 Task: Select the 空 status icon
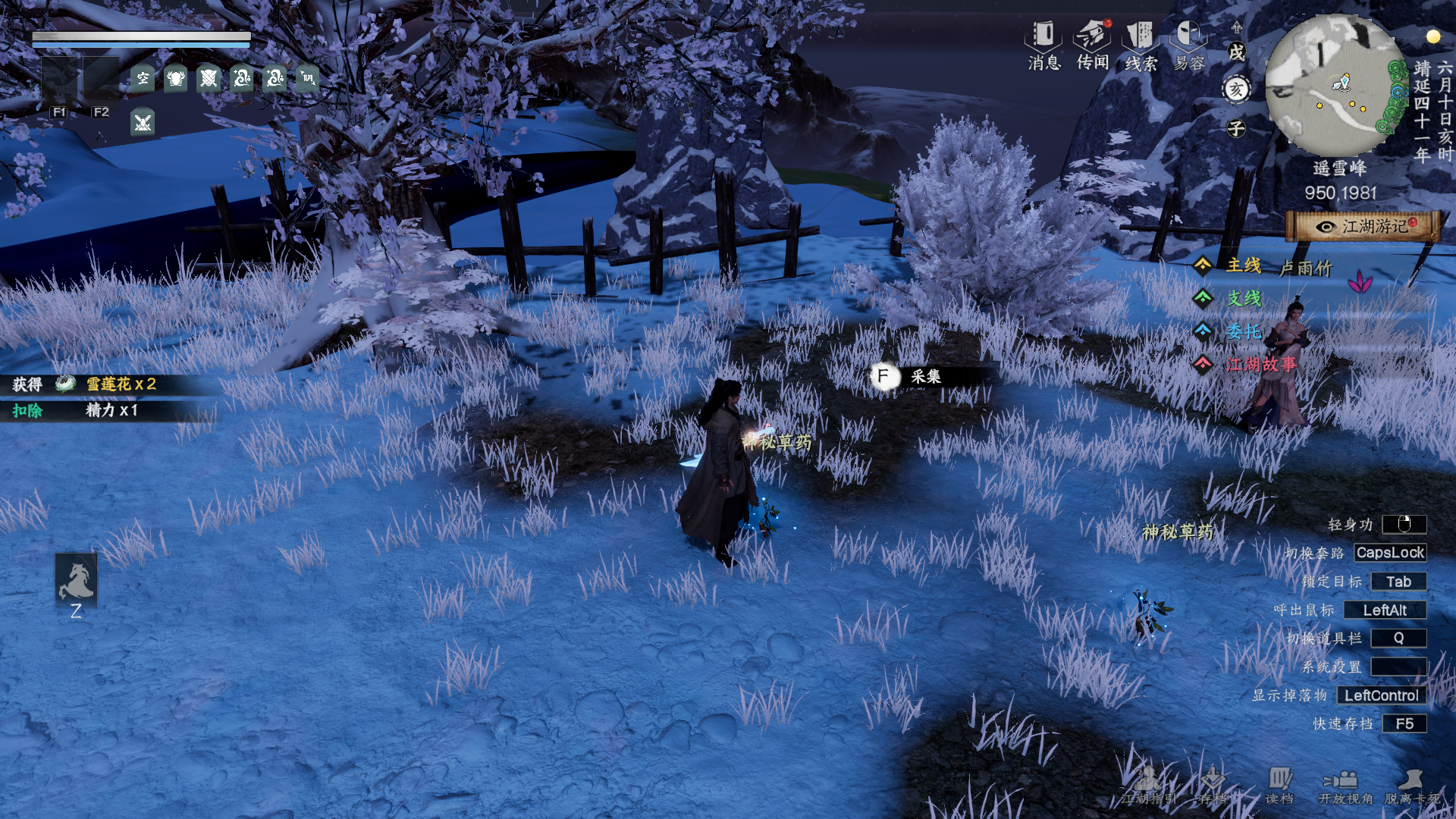click(143, 78)
